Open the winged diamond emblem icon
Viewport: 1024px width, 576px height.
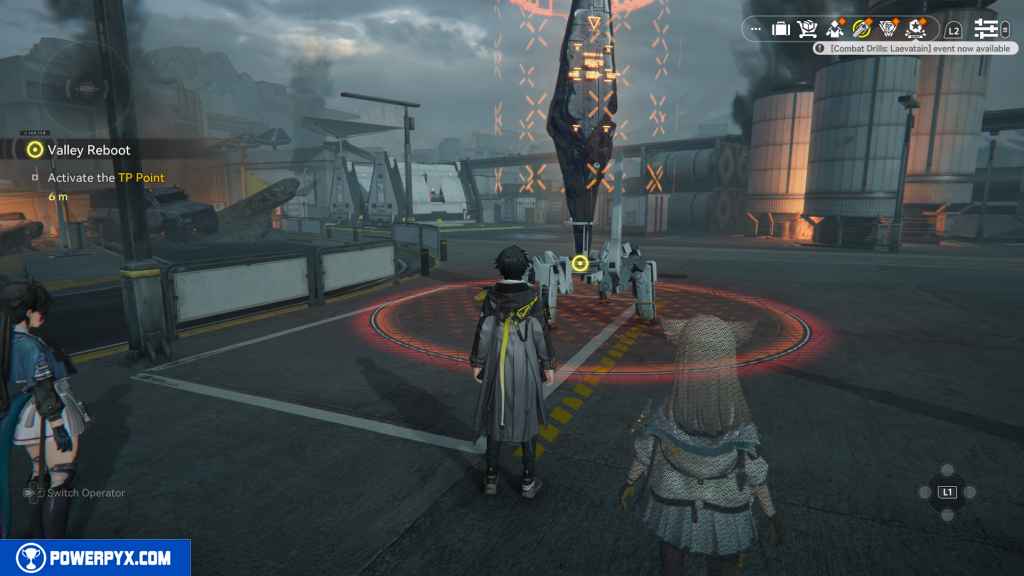[889, 29]
